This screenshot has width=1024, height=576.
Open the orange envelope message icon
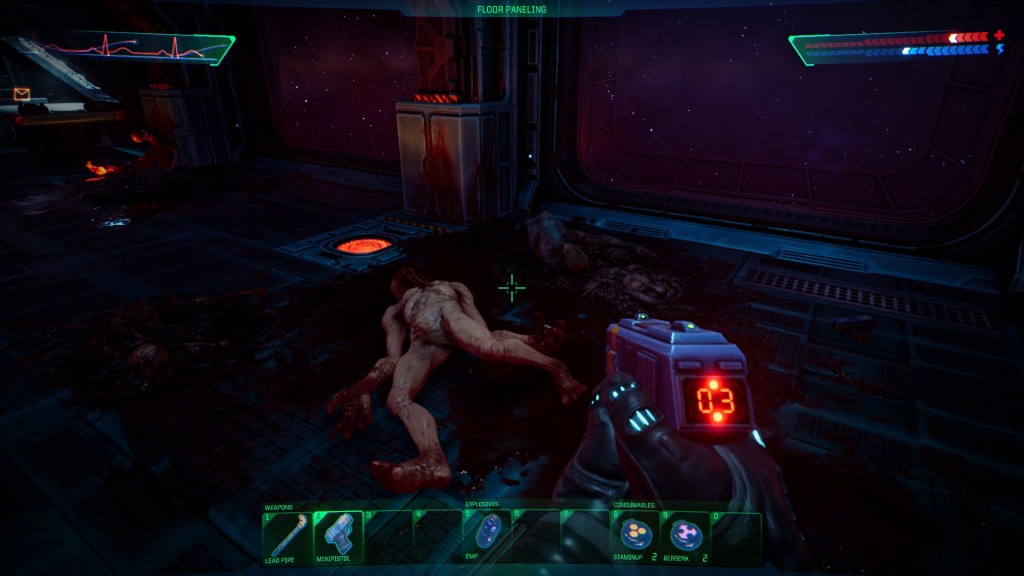(22, 94)
